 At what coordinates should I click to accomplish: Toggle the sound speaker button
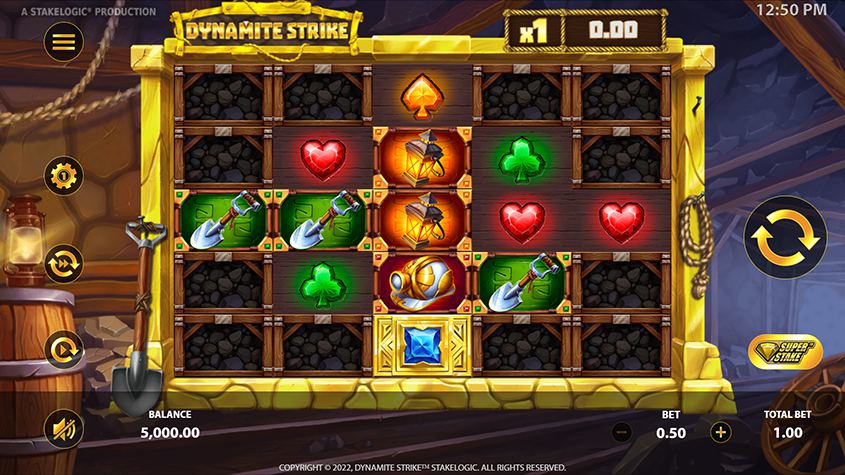tap(64, 430)
